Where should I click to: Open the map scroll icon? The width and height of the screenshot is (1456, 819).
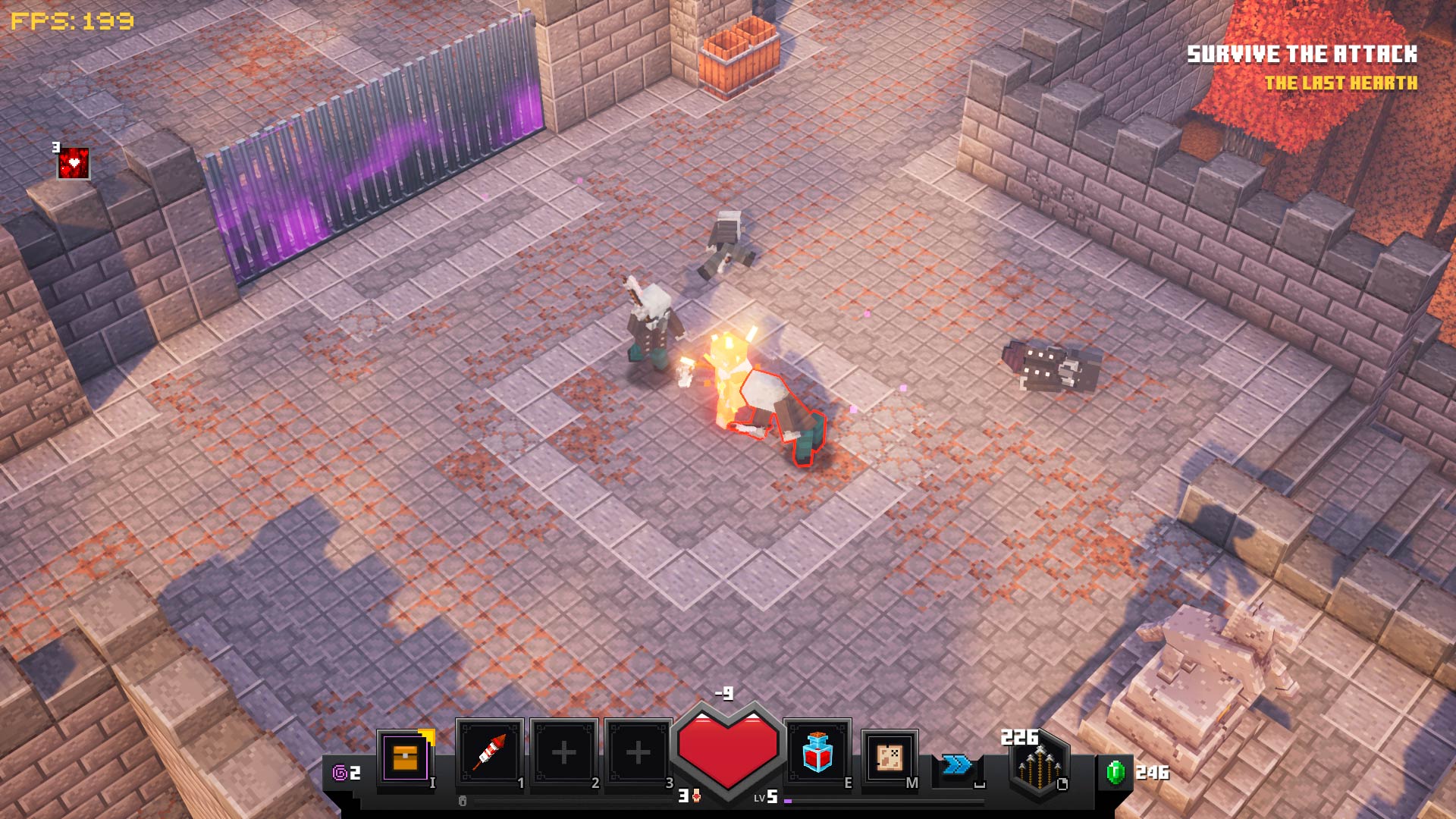tap(889, 757)
